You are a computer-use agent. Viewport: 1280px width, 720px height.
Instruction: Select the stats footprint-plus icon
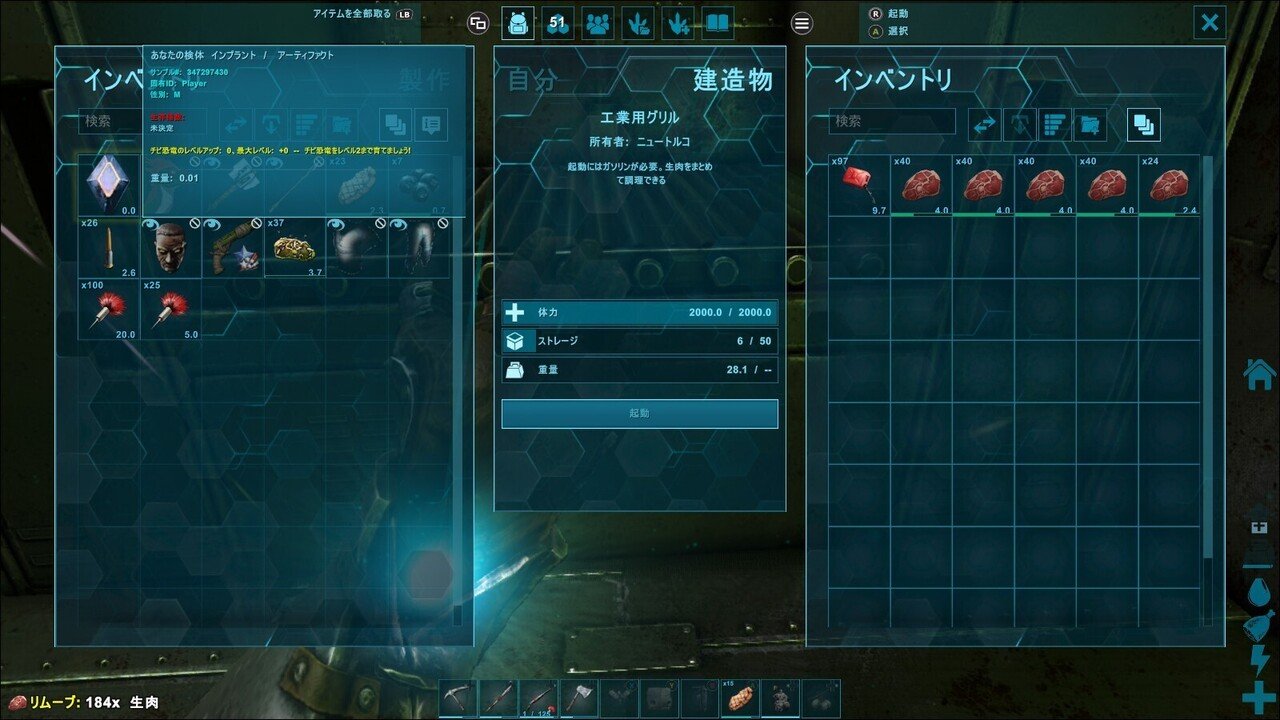pos(677,23)
